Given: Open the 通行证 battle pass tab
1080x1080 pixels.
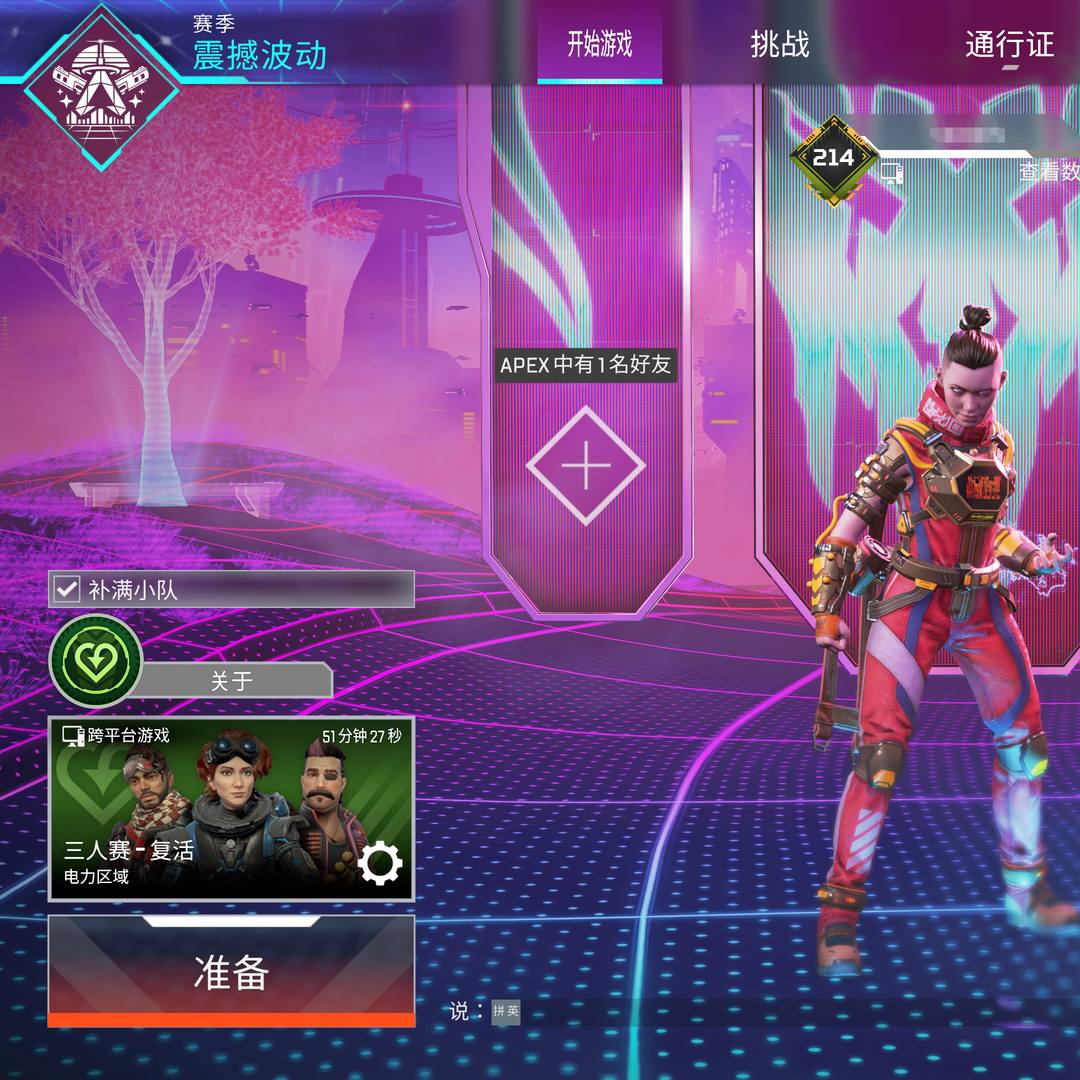Looking at the screenshot, I should [1009, 45].
